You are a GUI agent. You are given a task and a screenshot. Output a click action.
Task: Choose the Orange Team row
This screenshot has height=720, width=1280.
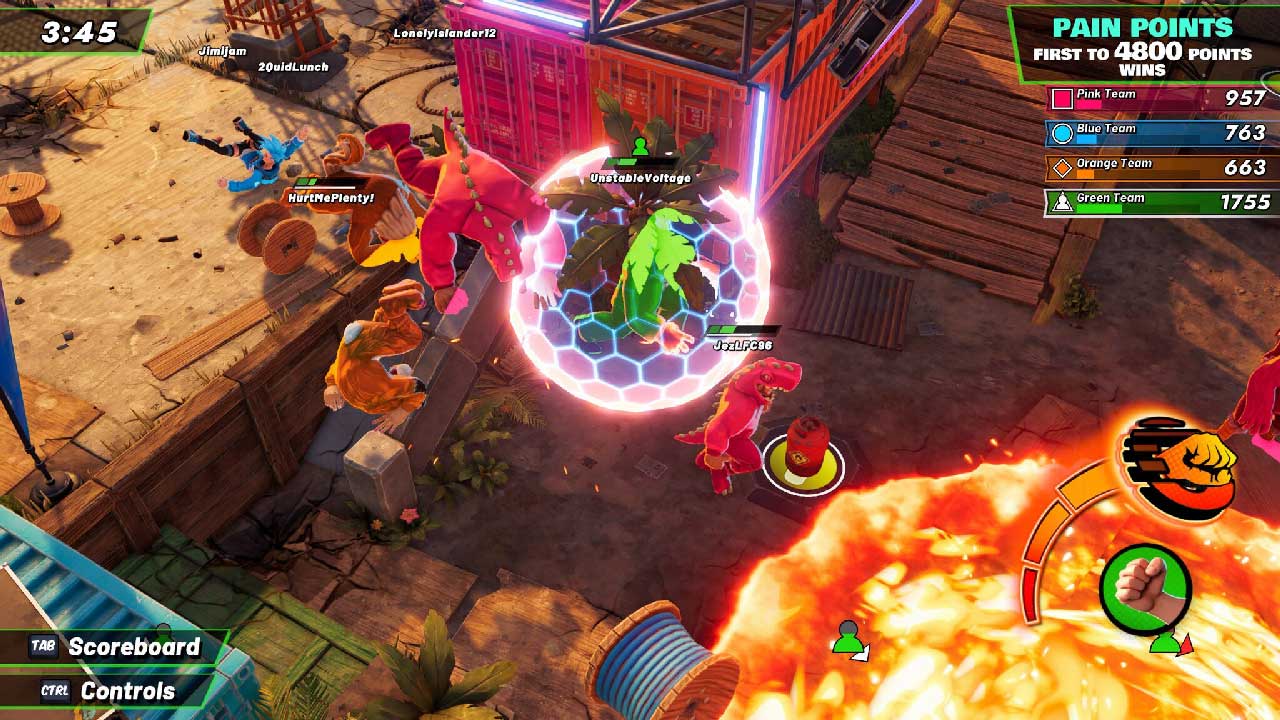click(1159, 168)
